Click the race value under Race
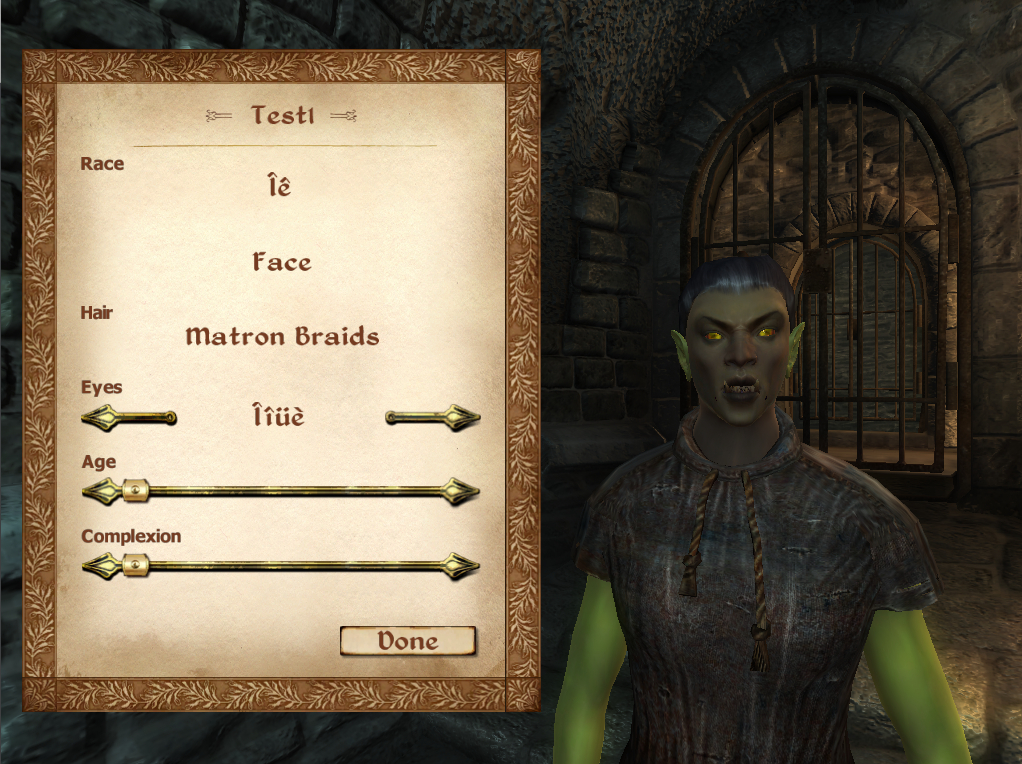This screenshot has height=764, width=1022. coord(279,186)
